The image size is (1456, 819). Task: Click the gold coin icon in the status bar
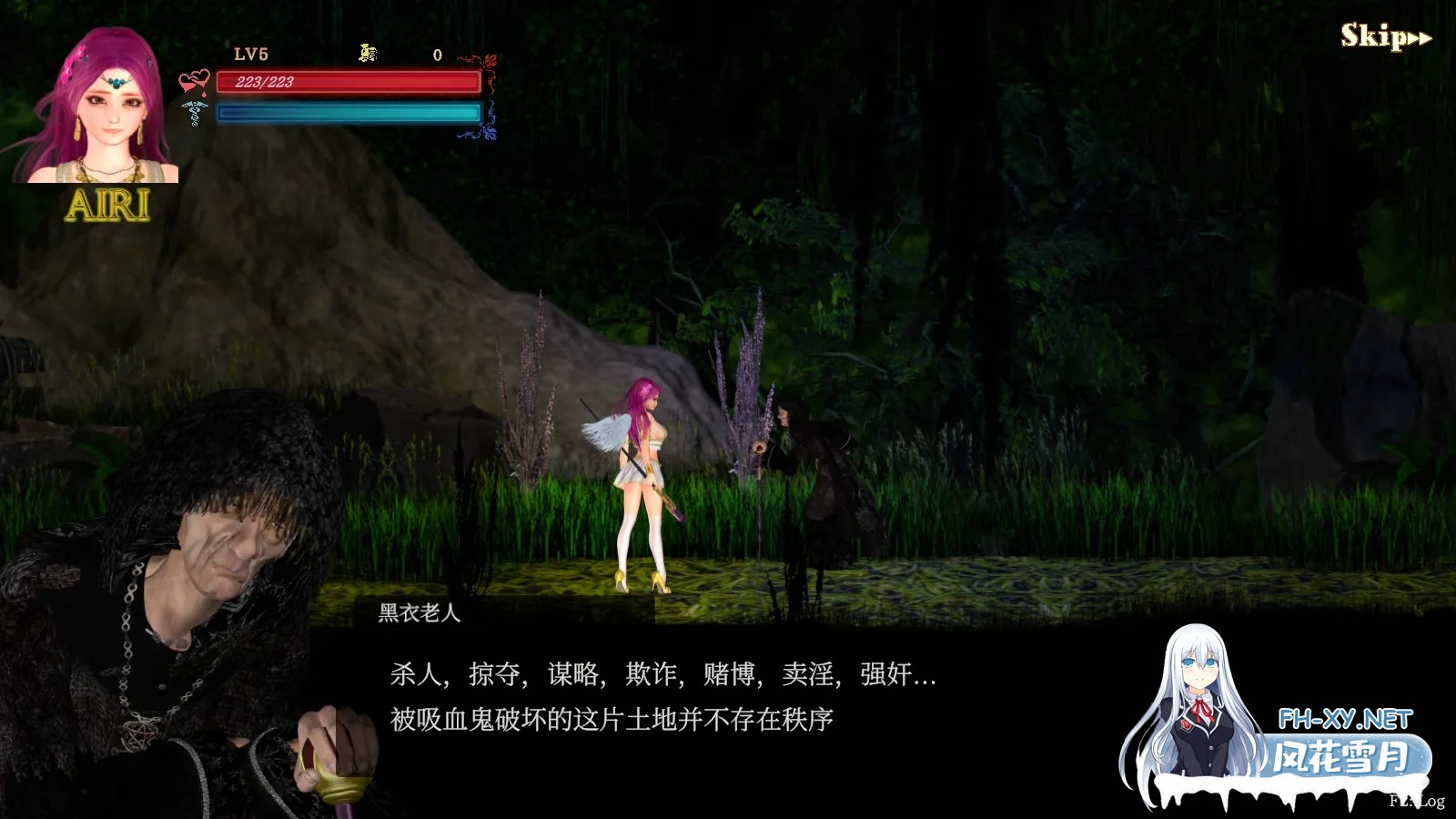point(367,52)
